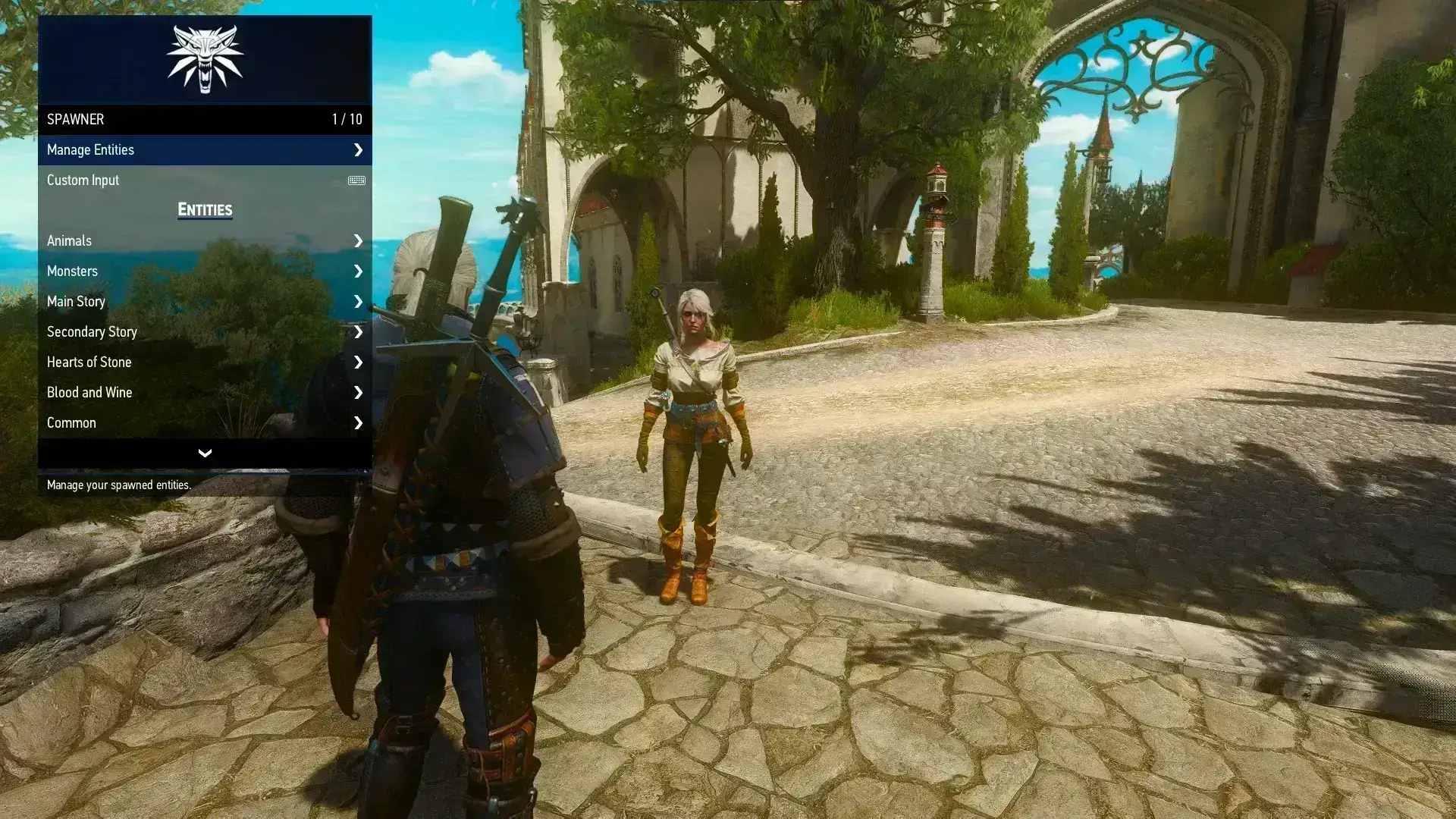Open the Manage Entities submenu

204,150
